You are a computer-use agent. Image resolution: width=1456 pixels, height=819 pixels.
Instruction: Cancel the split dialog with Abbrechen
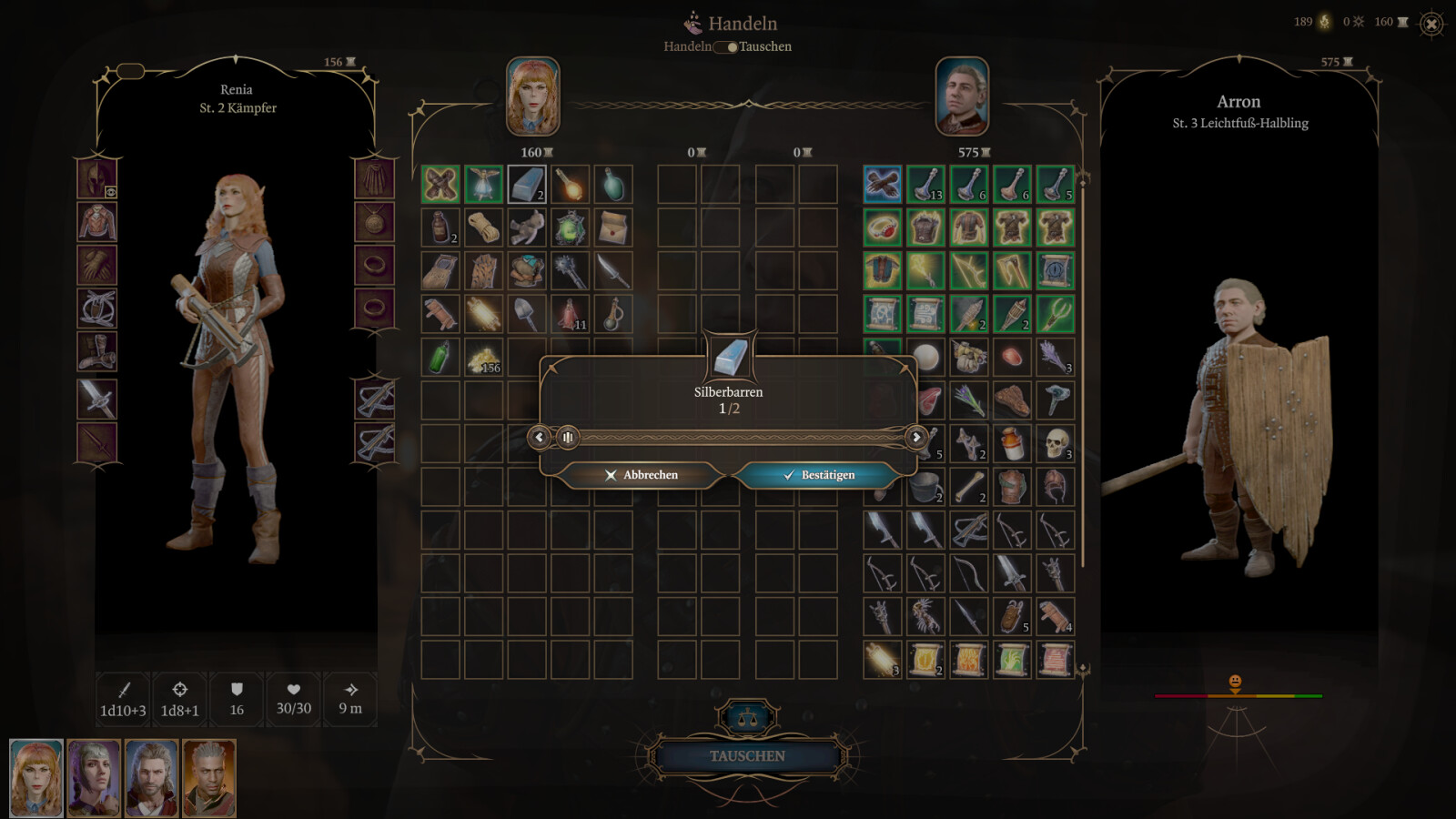(642, 475)
